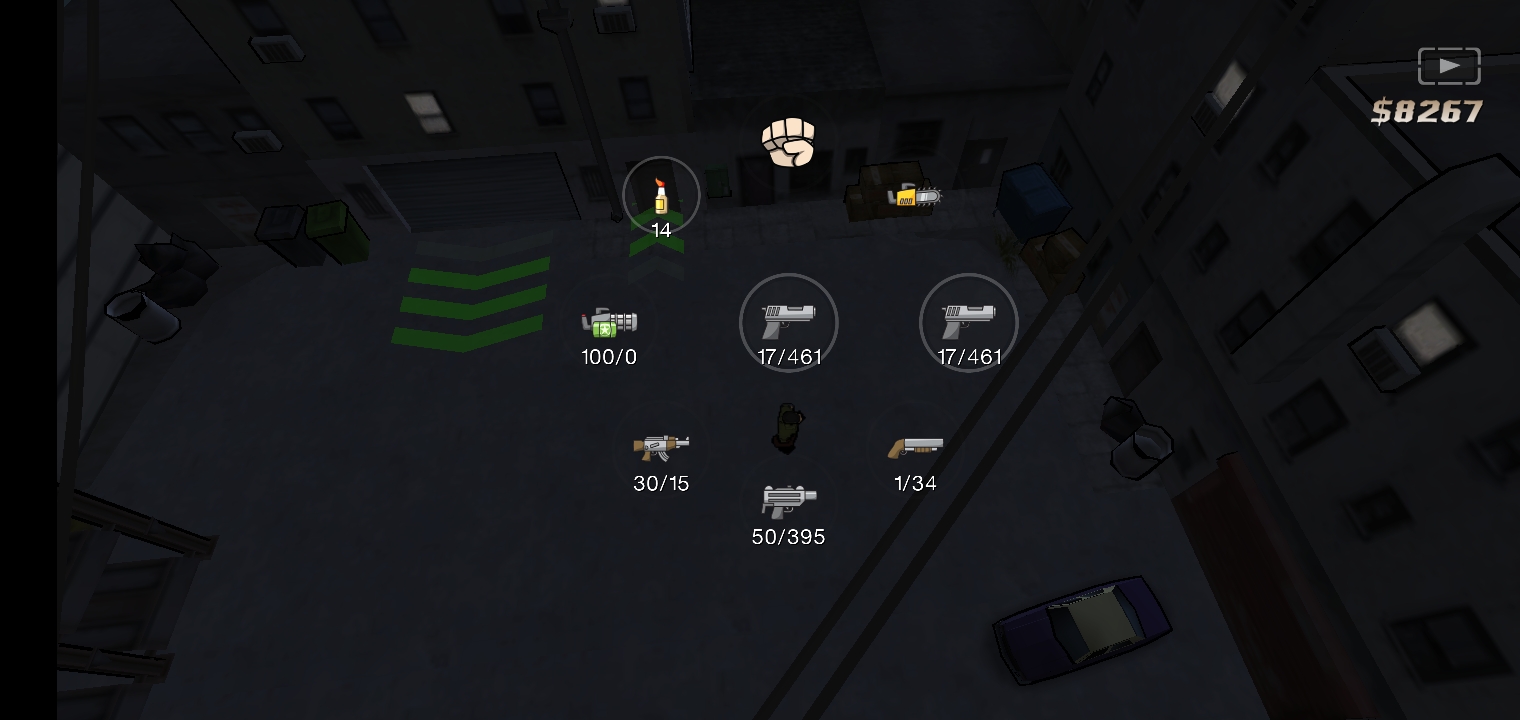The image size is (1520, 720).
Task: Grab the chainsaw pickup near the crates
Action: pyautogui.click(x=917, y=196)
